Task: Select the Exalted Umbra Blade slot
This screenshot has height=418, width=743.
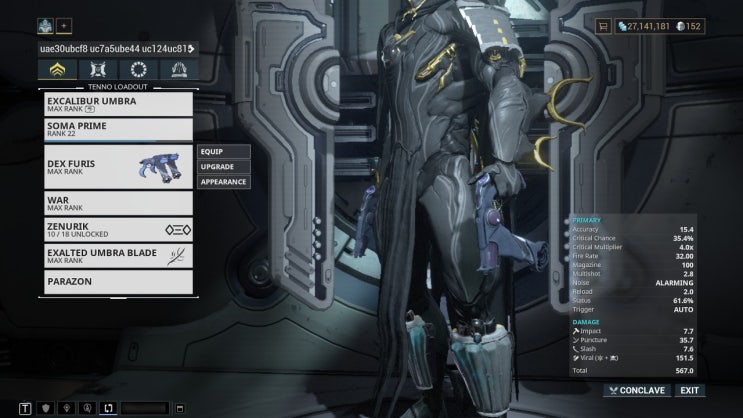Action: click(x=118, y=256)
